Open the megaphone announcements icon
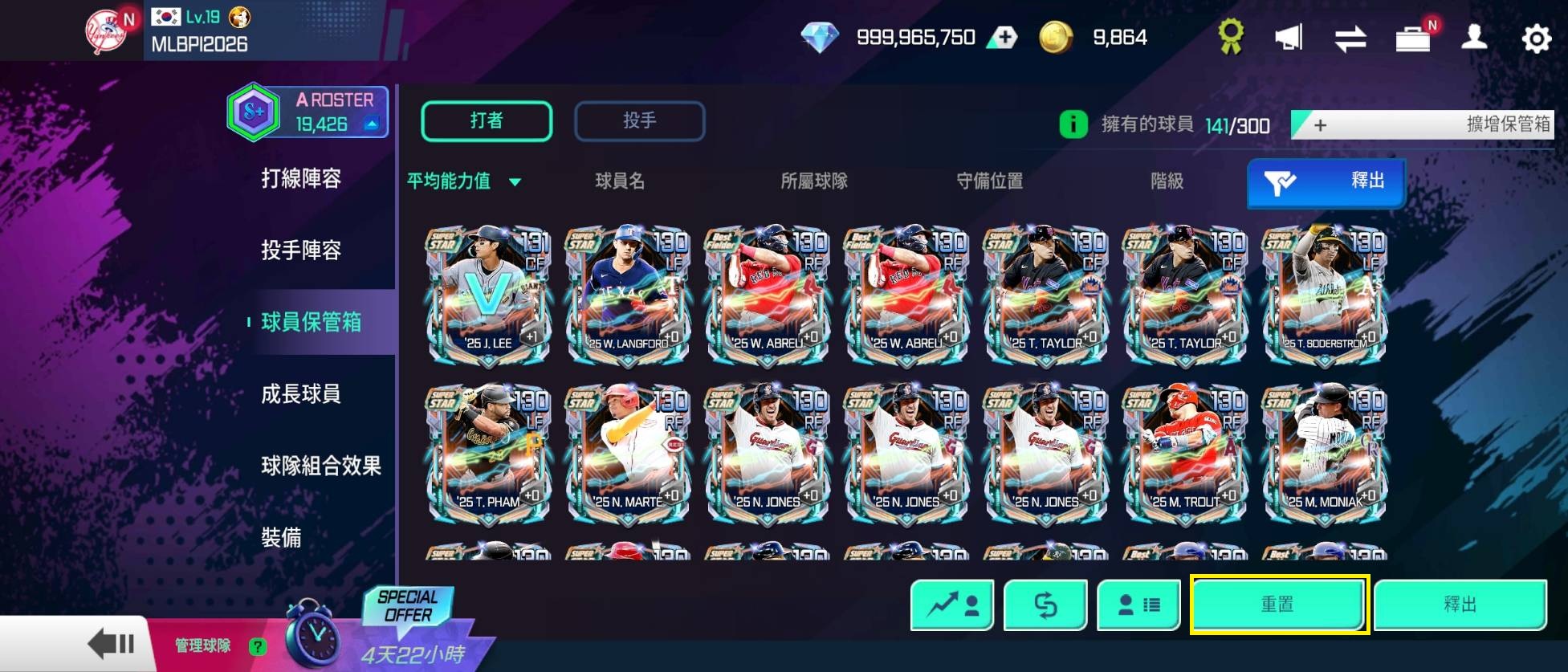 pyautogui.click(x=1289, y=38)
